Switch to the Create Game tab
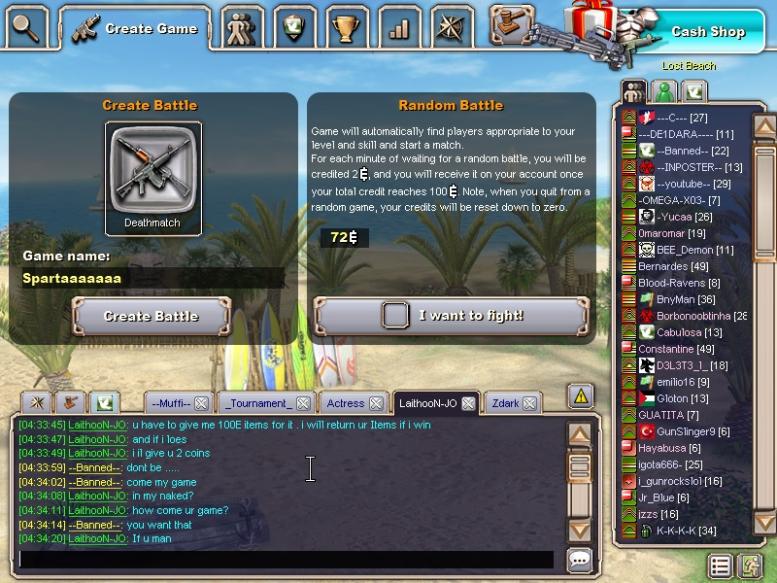 coord(135,28)
